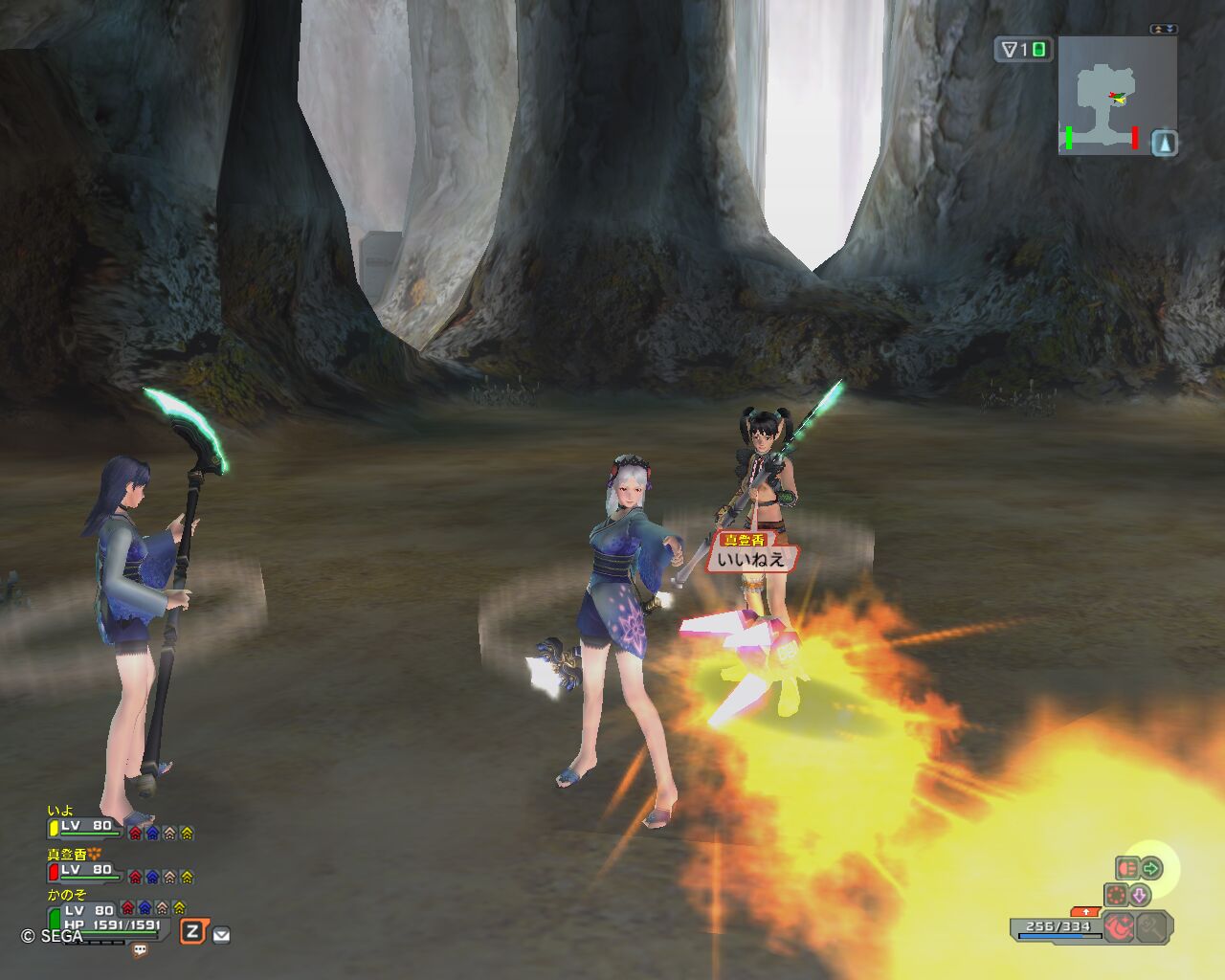Image resolution: width=1225 pixels, height=980 pixels.
Task: Activate the red burst skill with green arrow
Action: (1139, 869)
